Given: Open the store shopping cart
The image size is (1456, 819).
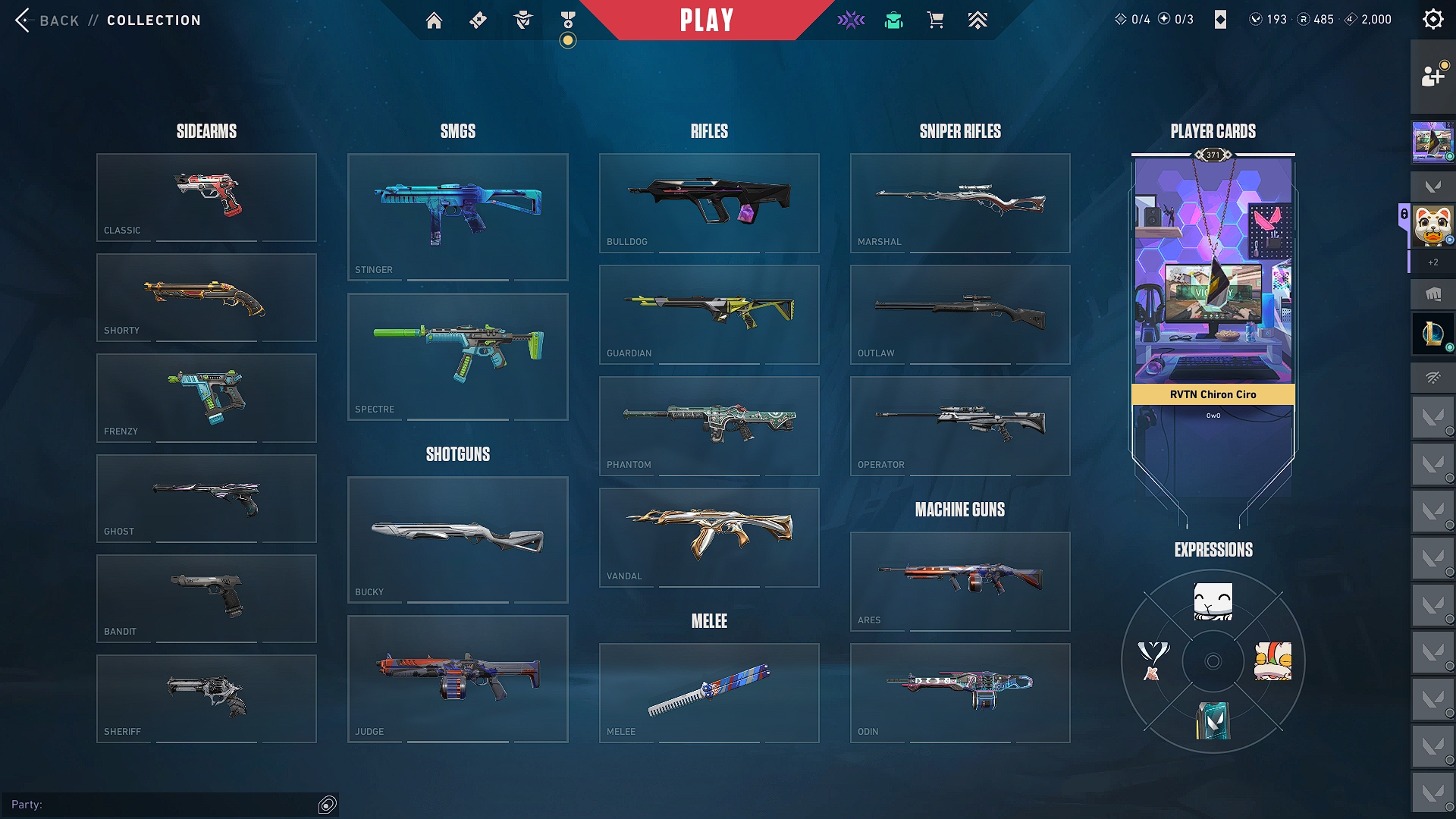Looking at the screenshot, I should click(x=935, y=20).
